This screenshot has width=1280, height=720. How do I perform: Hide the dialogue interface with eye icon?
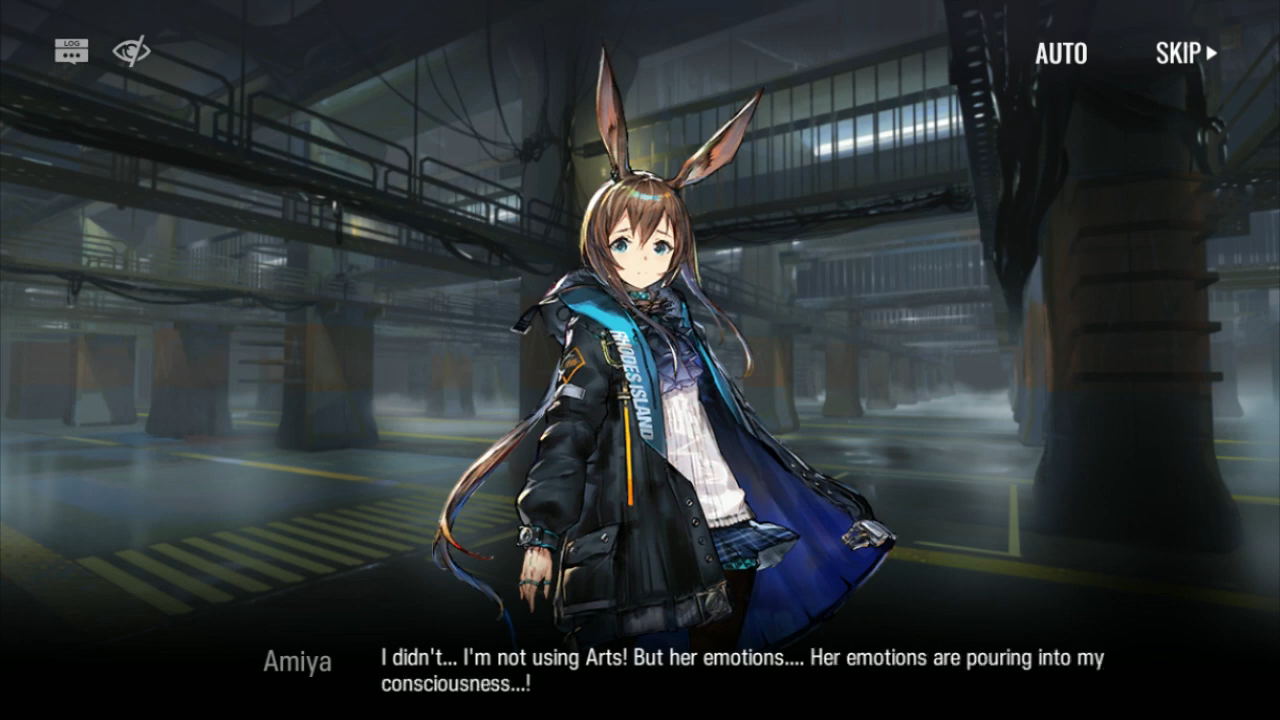click(131, 51)
